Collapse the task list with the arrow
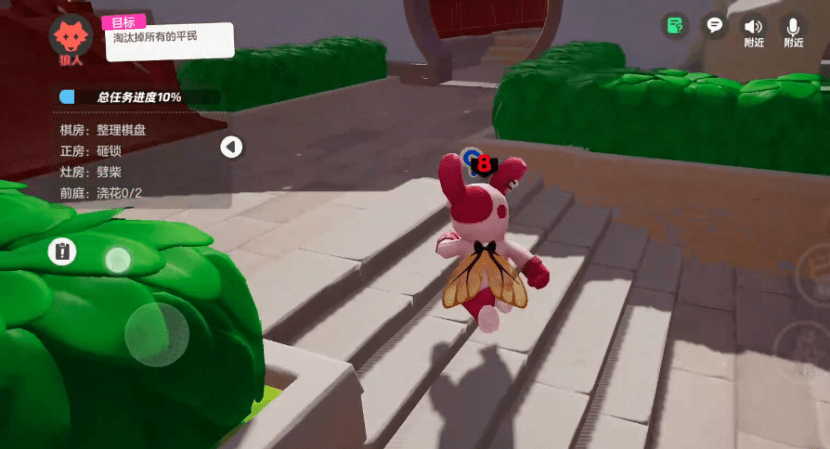 (x=231, y=147)
